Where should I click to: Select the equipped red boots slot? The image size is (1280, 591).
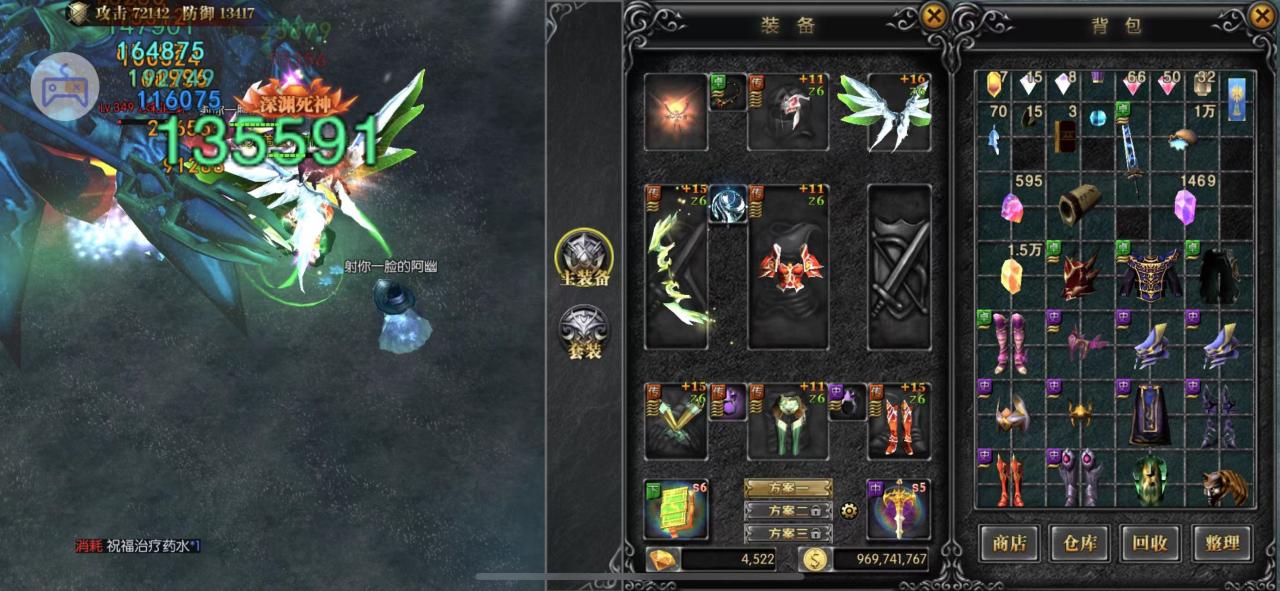[x=898, y=421]
